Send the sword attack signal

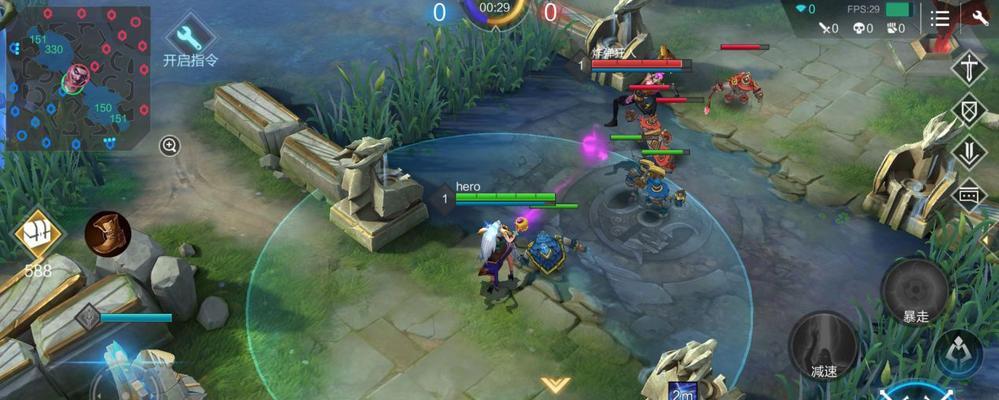tap(969, 68)
